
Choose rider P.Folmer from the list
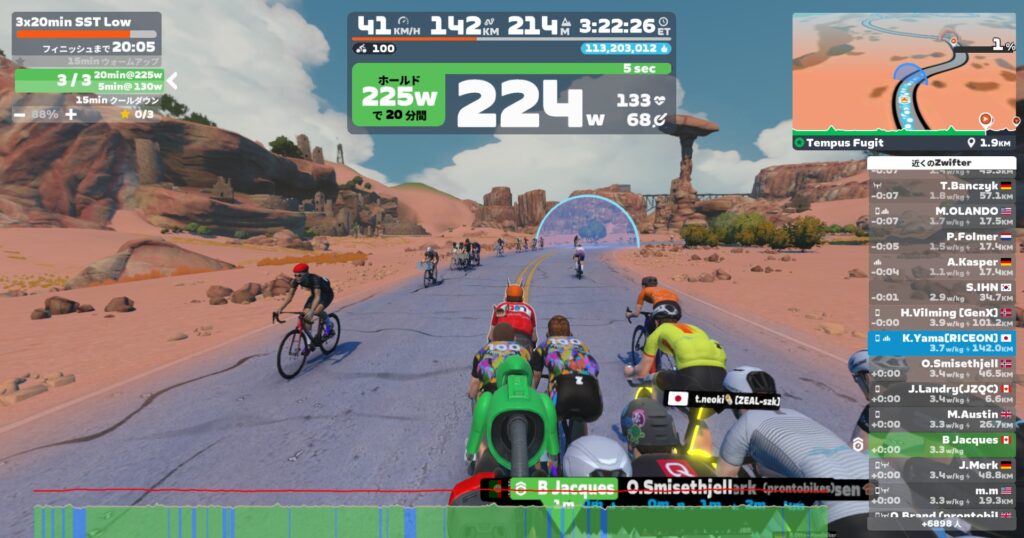pos(941,241)
